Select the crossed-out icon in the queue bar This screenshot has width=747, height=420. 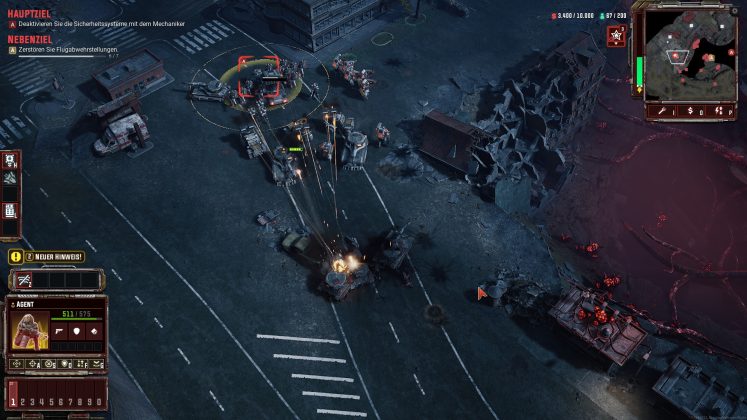(x=22, y=281)
